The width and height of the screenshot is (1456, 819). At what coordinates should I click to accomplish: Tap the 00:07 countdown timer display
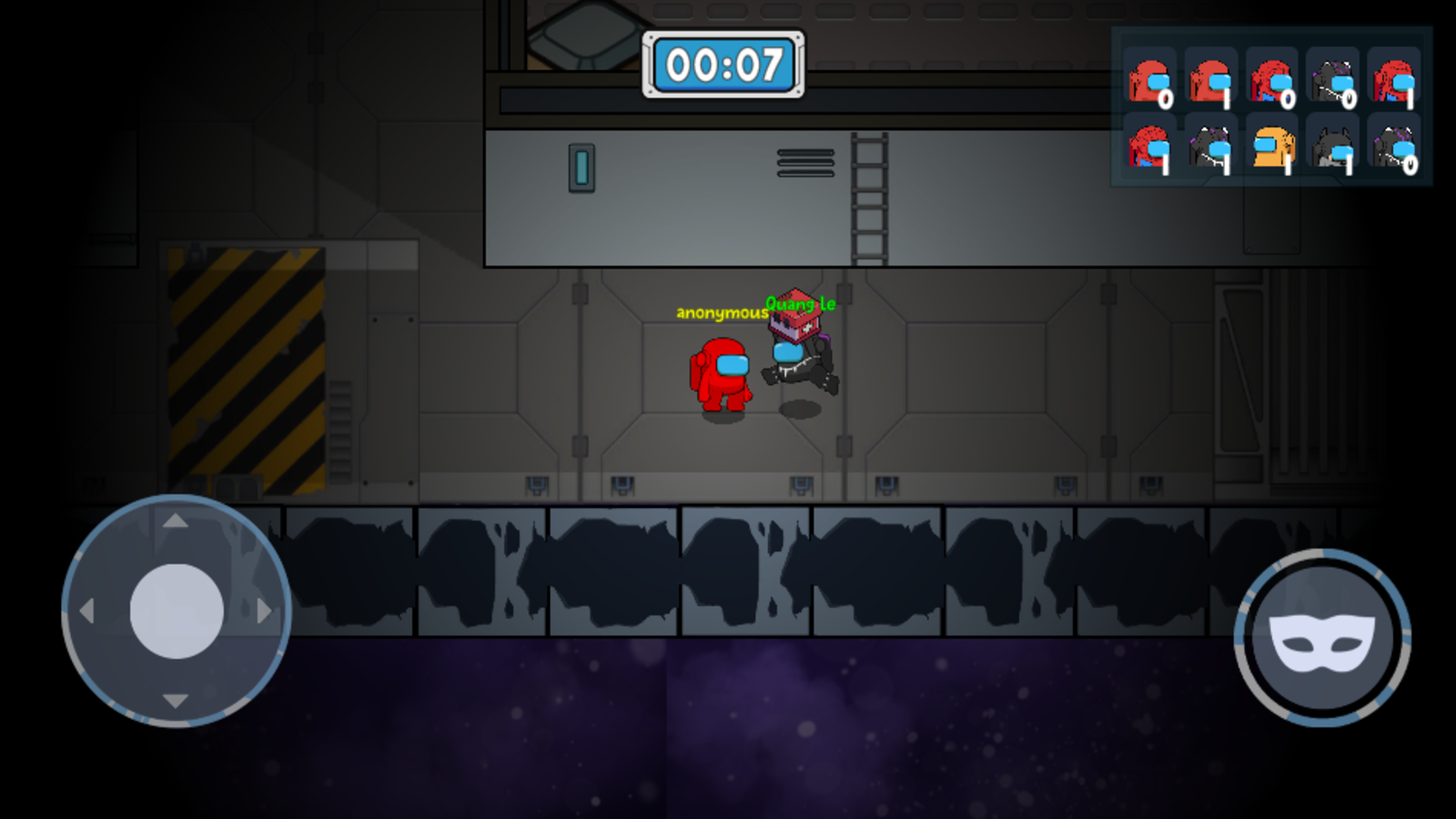[725, 64]
